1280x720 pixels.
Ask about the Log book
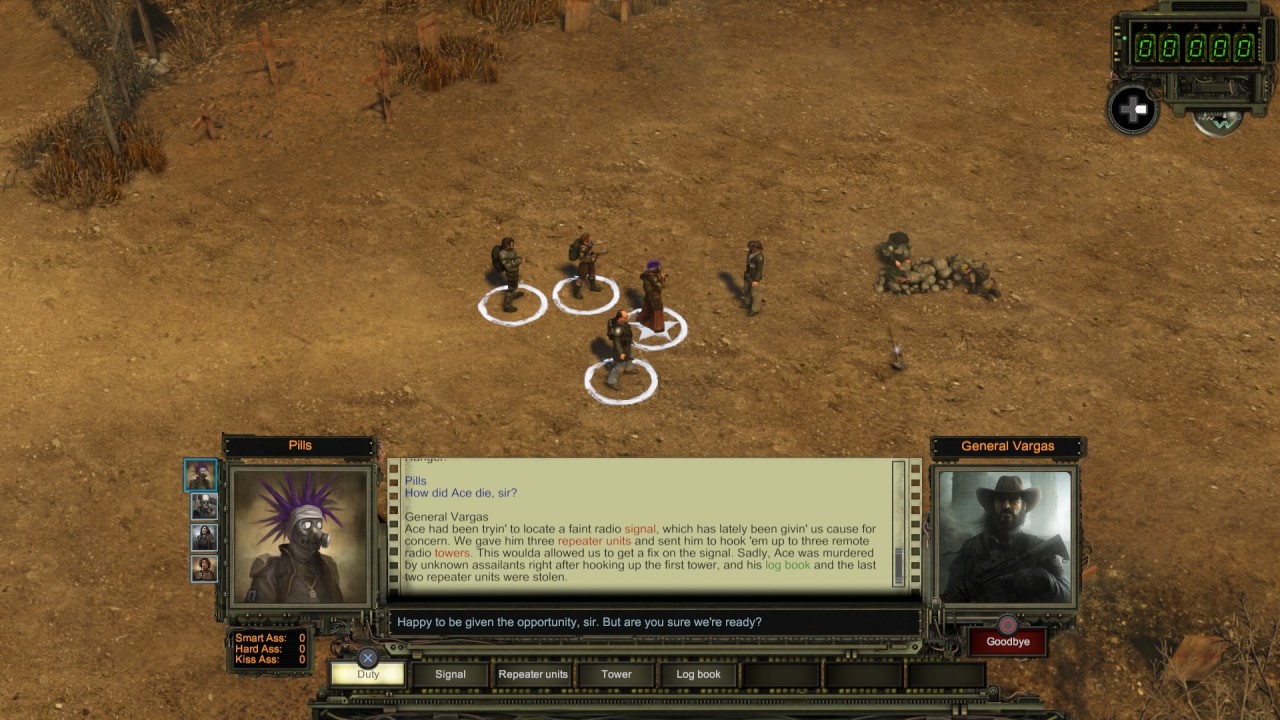(x=698, y=674)
